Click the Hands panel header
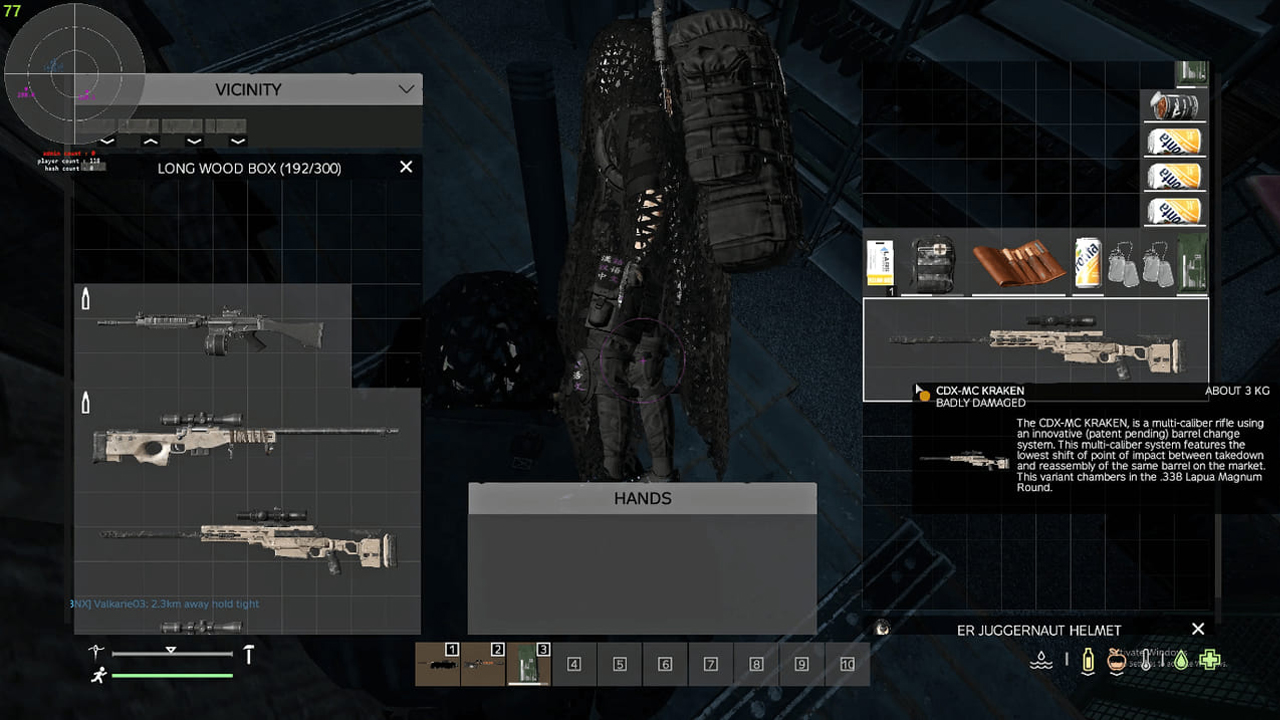 tap(642, 498)
